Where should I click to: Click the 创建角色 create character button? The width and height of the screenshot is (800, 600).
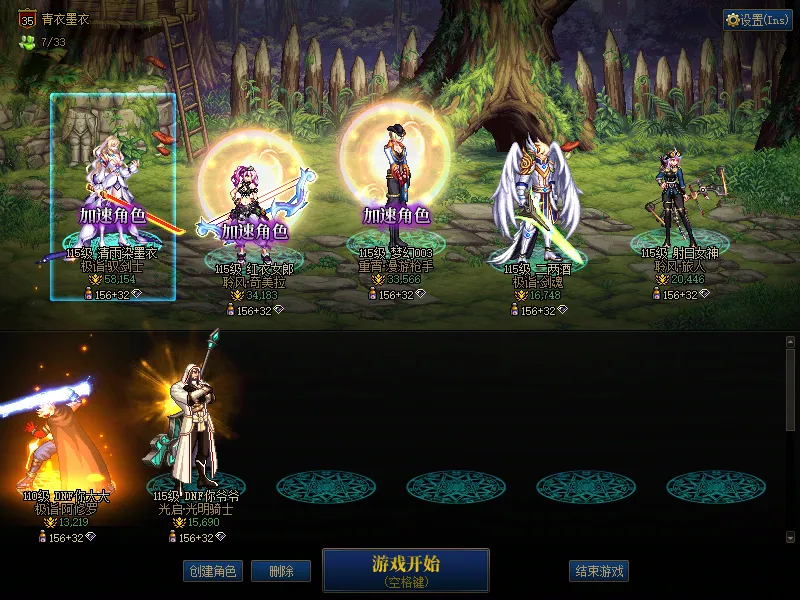[x=213, y=571]
